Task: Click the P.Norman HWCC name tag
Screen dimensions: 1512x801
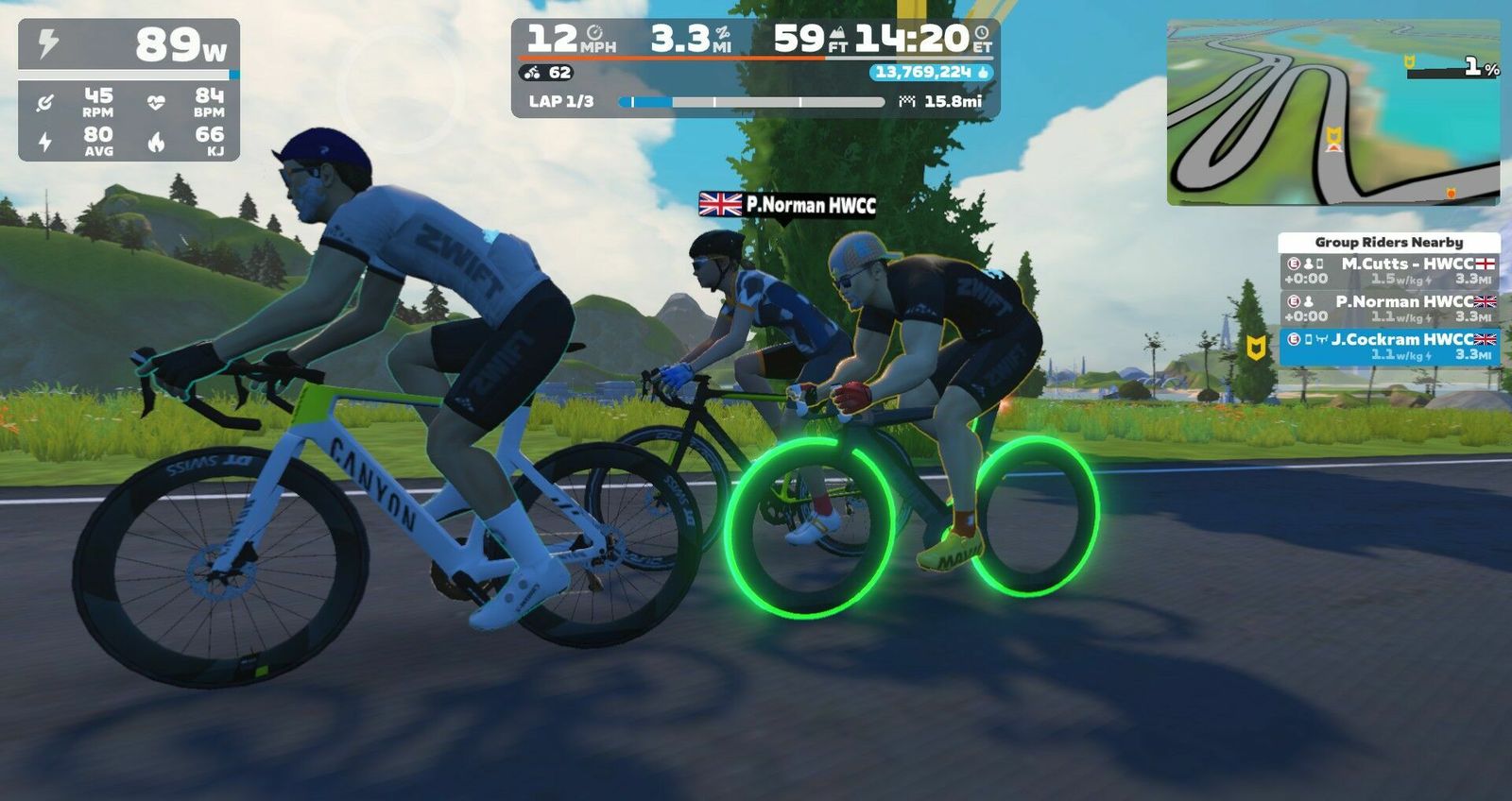Action: pos(788,204)
